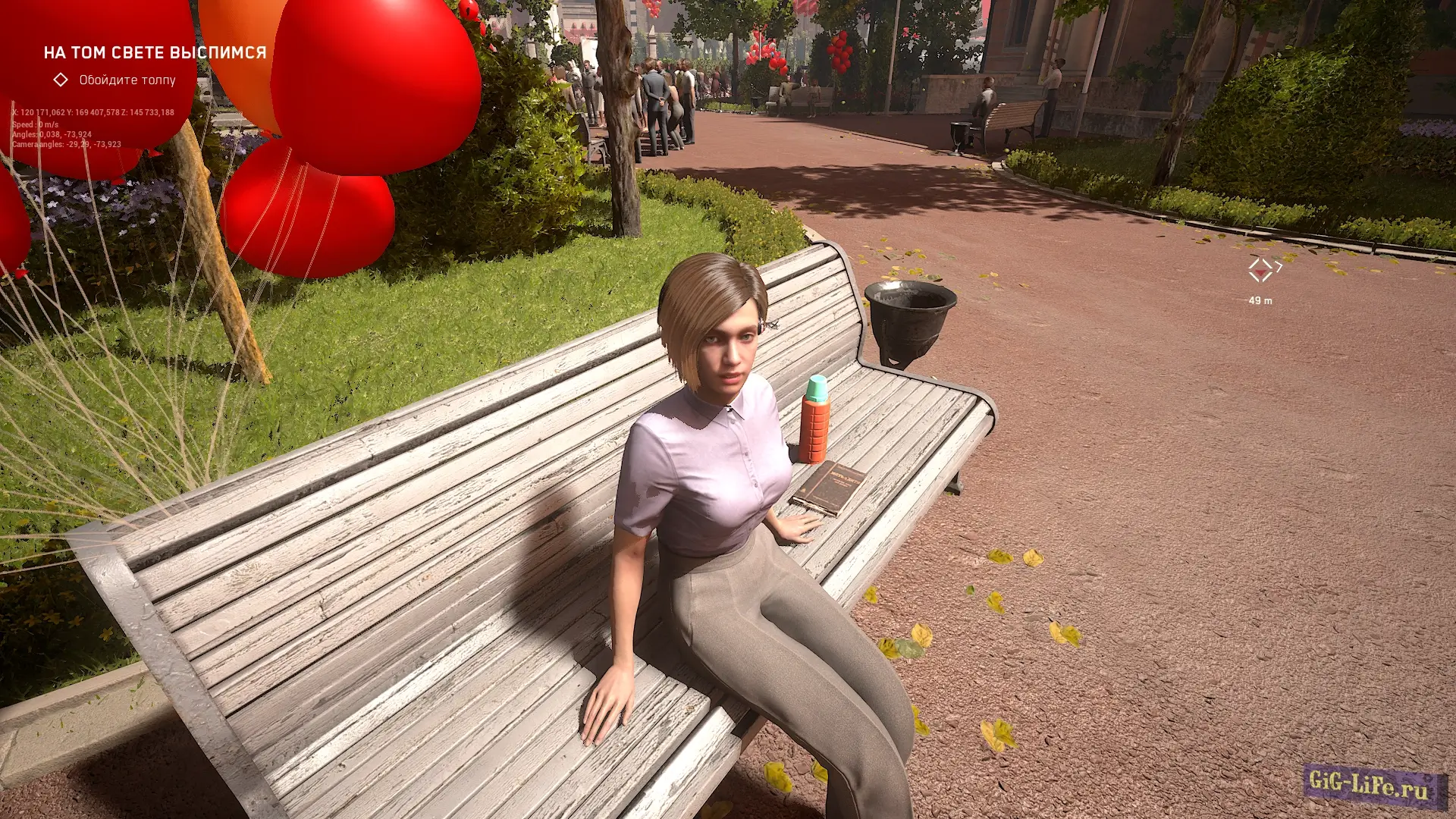Select the objective "Обойдите толпу" in tracker

coord(127,80)
